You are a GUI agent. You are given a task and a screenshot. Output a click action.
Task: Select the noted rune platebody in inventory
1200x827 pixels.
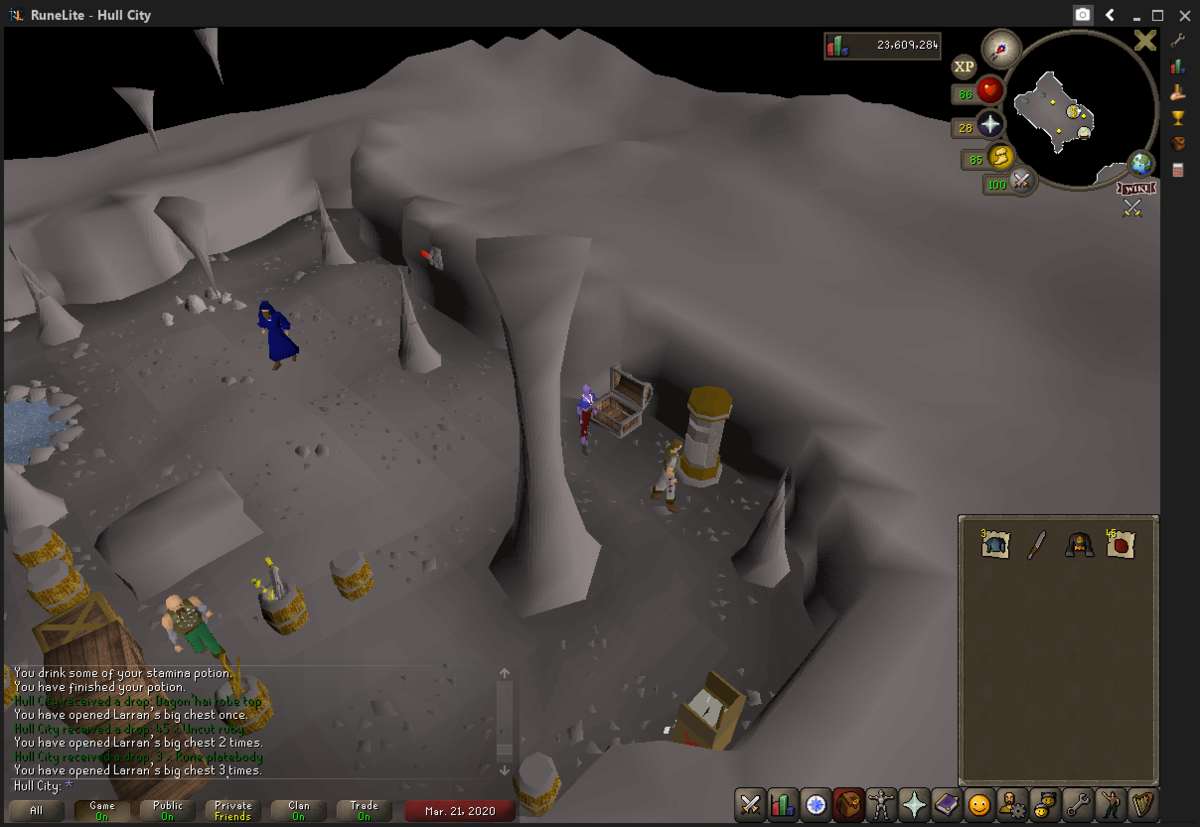(995, 544)
